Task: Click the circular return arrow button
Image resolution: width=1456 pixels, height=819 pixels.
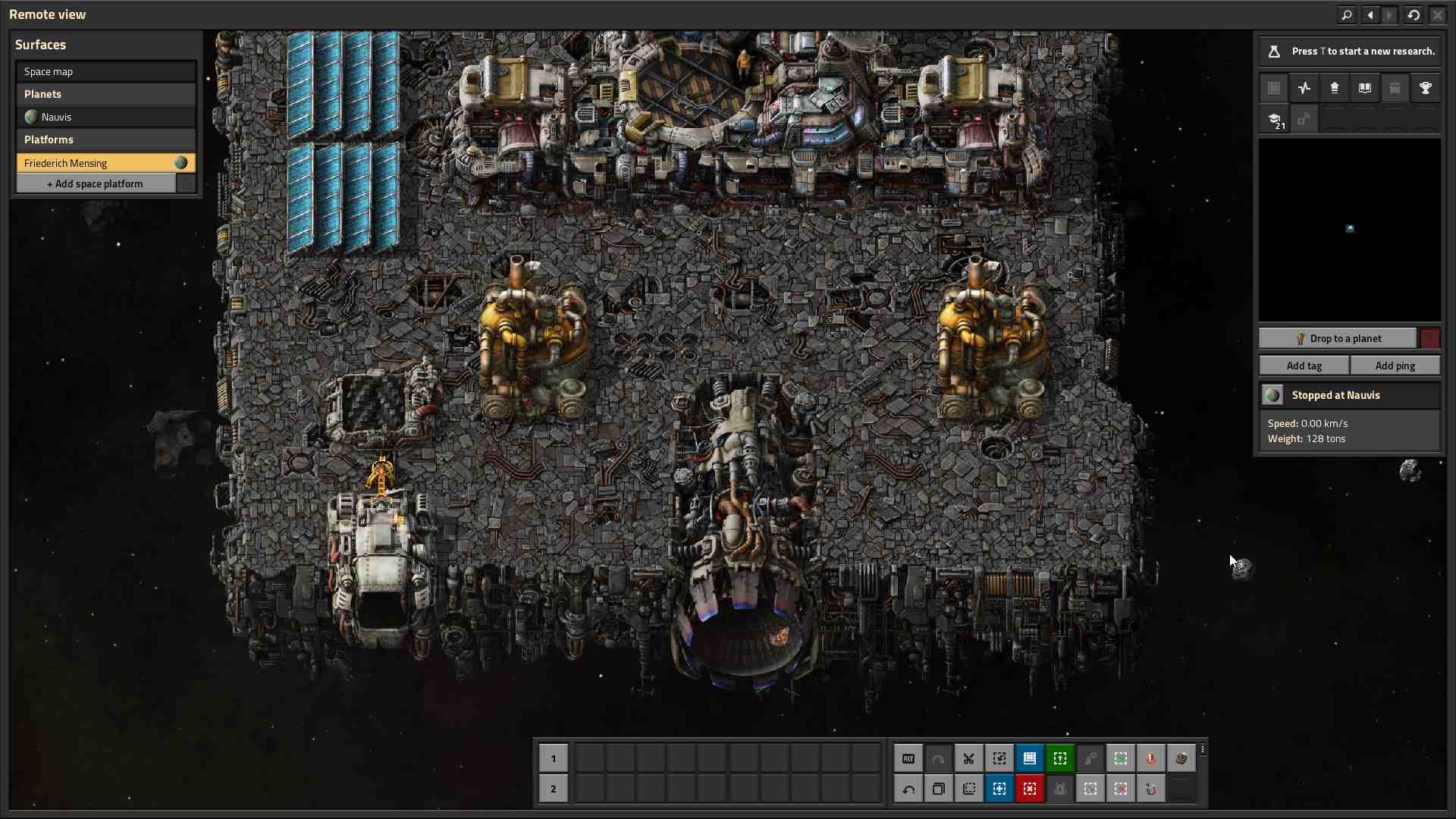Action: point(1414,14)
